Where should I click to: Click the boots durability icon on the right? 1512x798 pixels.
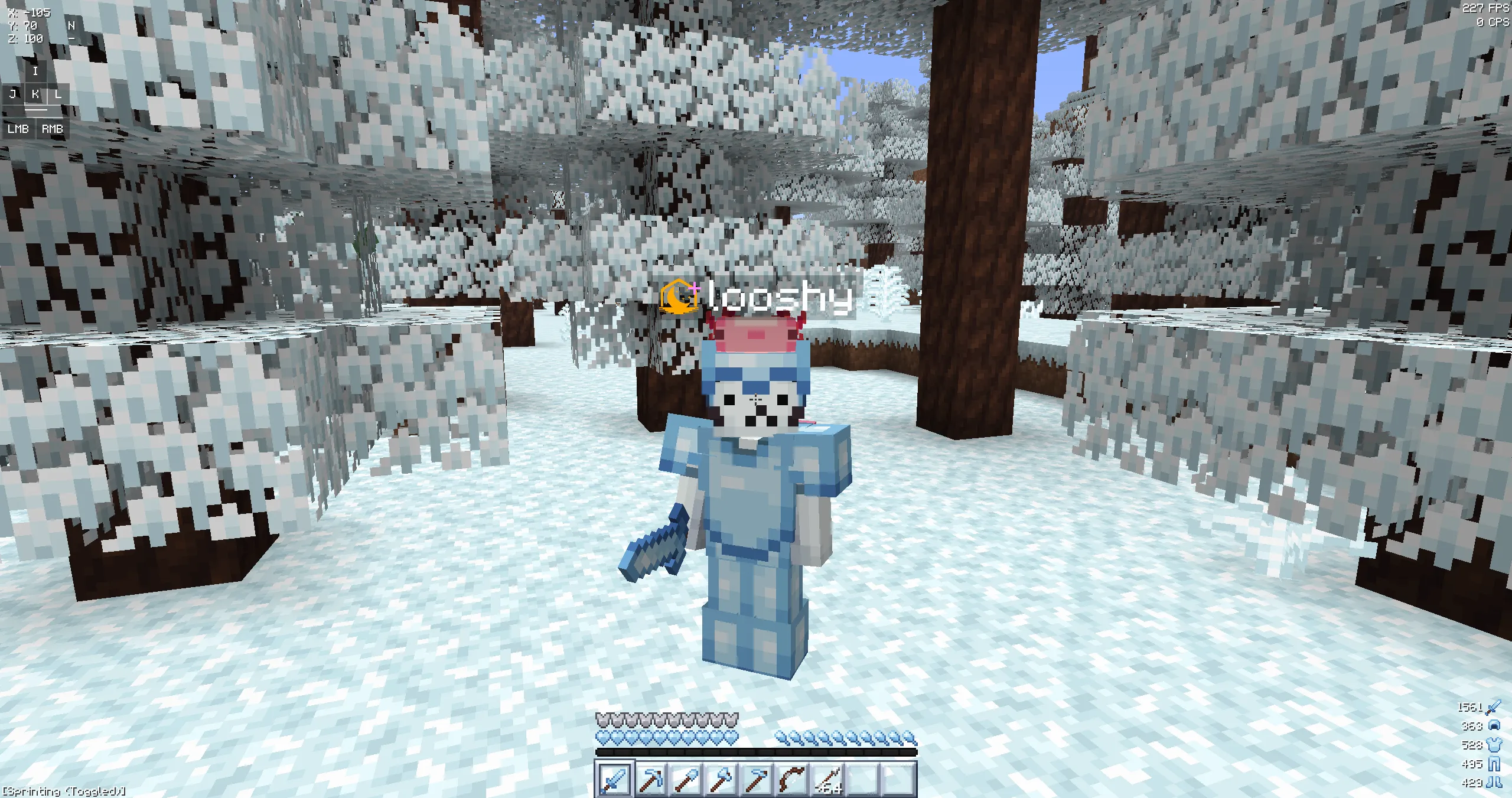click(1495, 782)
